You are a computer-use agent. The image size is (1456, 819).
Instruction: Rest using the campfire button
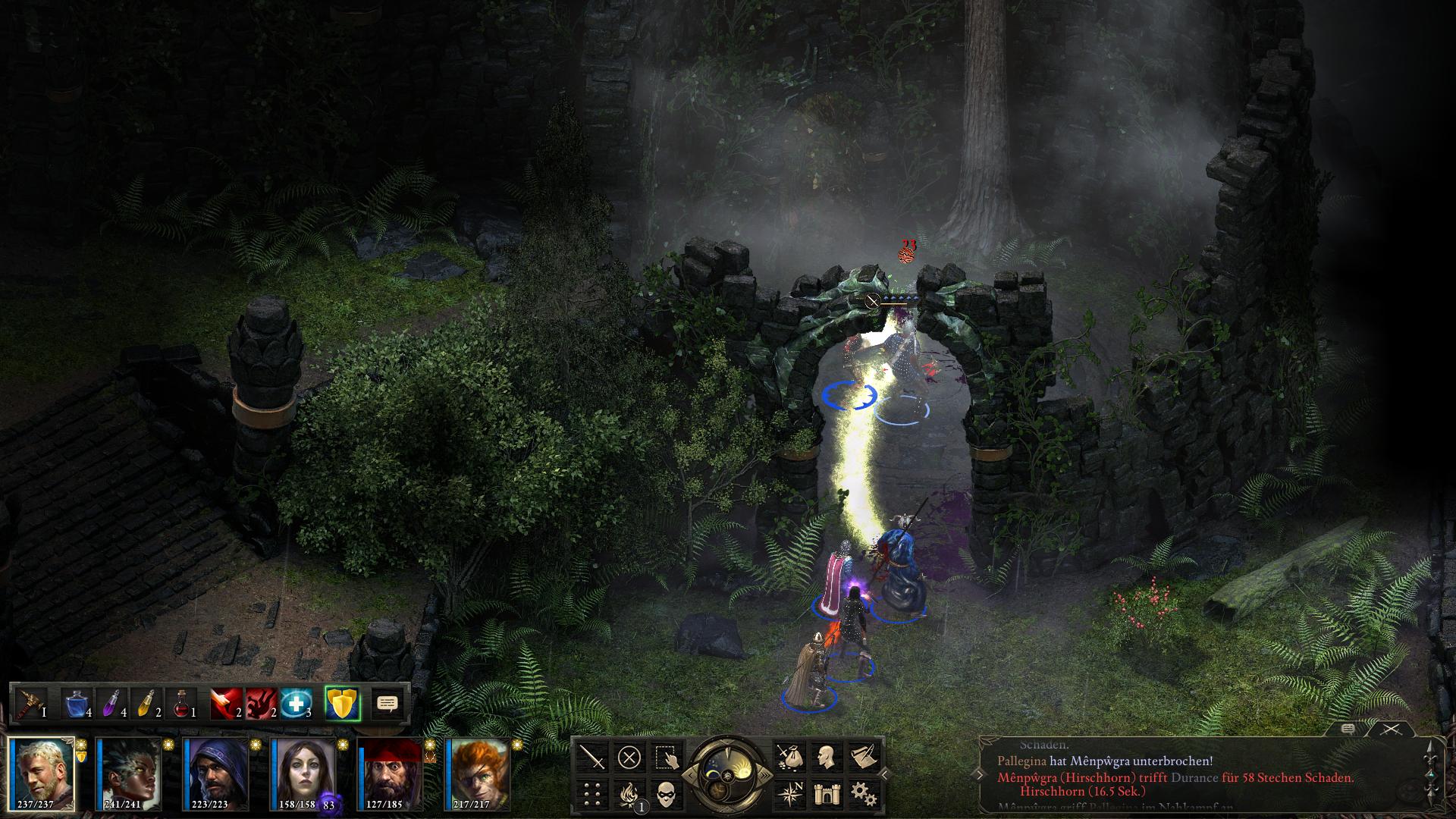click(x=629, y=793)
